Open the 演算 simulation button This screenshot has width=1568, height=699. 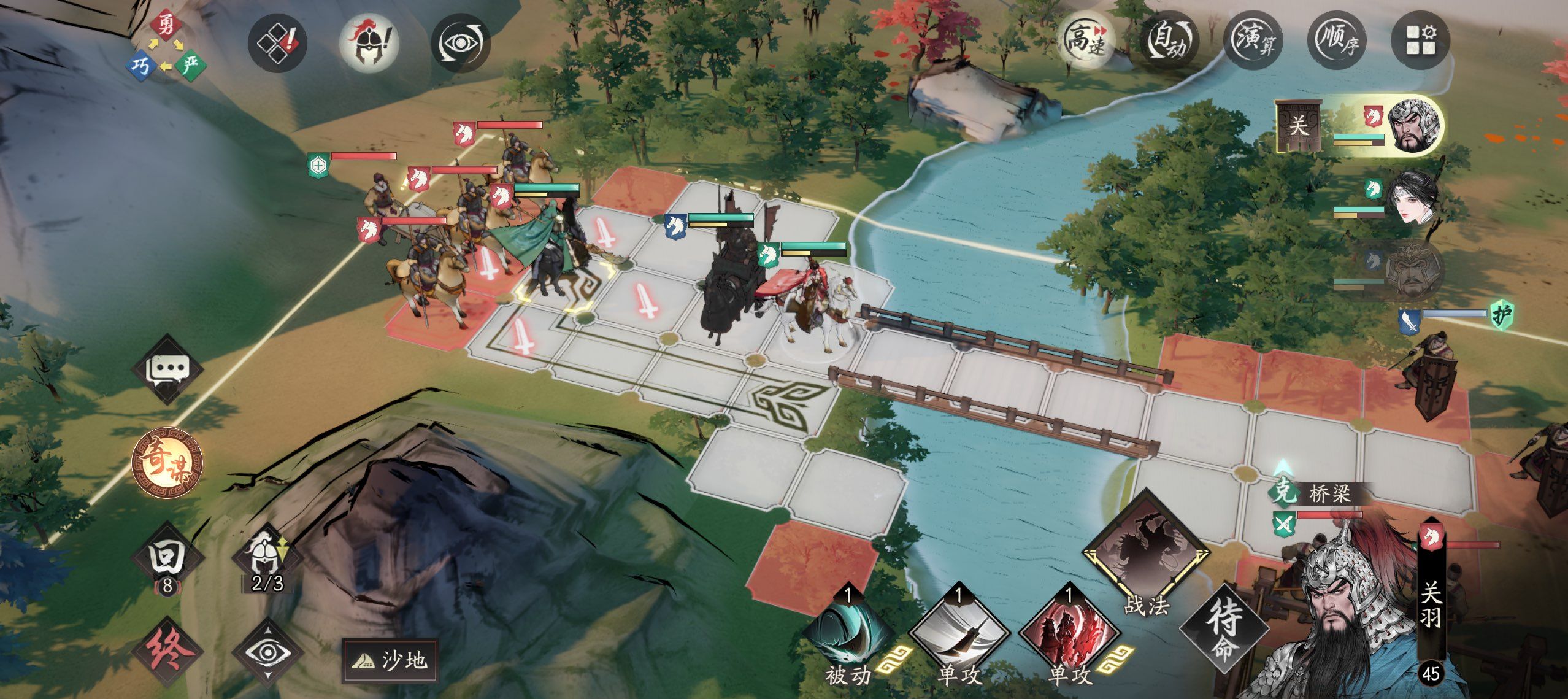coord(1253,41)
